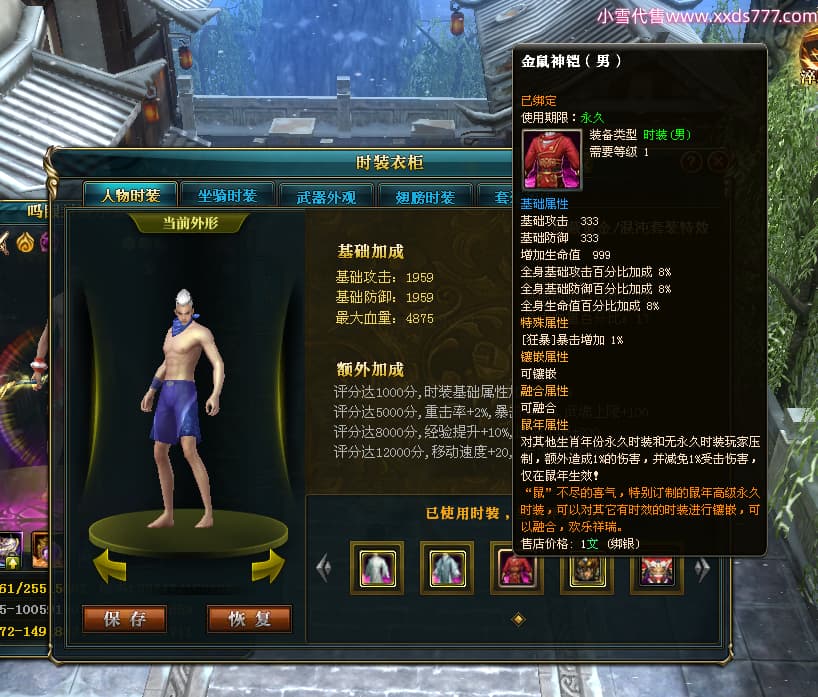
Task: Rotate the character model right with yellow arrow
Action: pos(267,569)
